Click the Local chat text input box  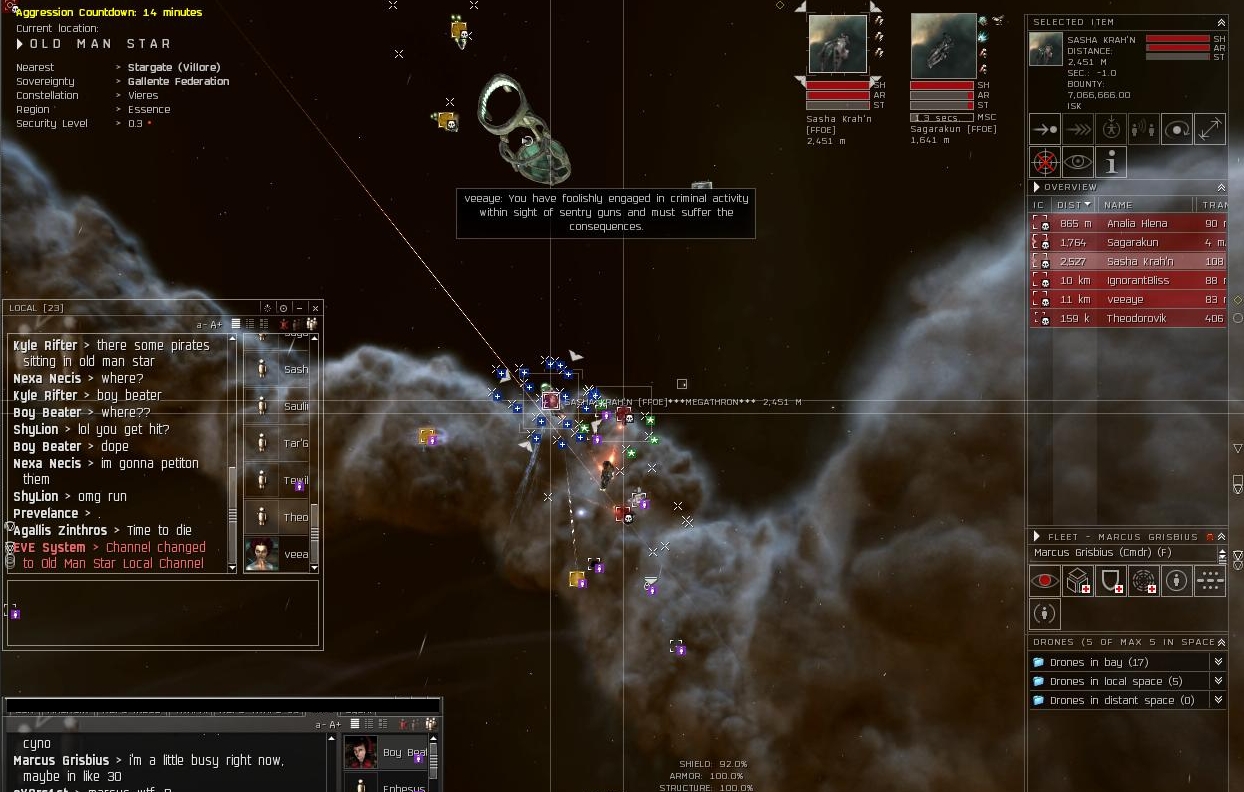point(162,612)
